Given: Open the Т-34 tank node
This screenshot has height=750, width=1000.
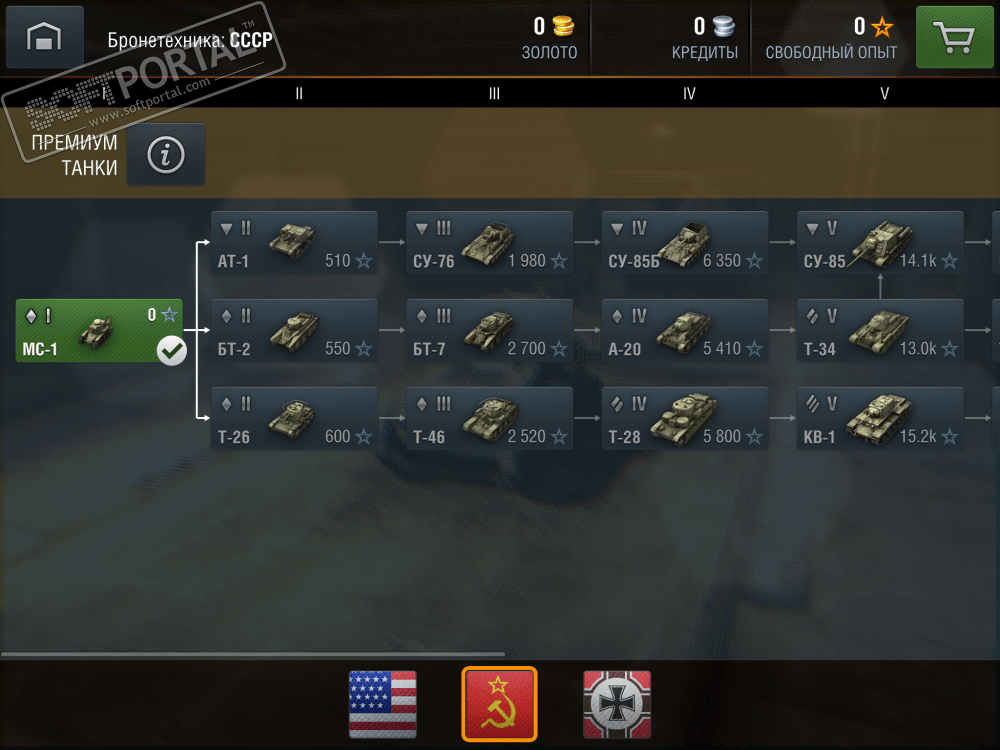Looking at the screenshot, I should pos(880,330).
